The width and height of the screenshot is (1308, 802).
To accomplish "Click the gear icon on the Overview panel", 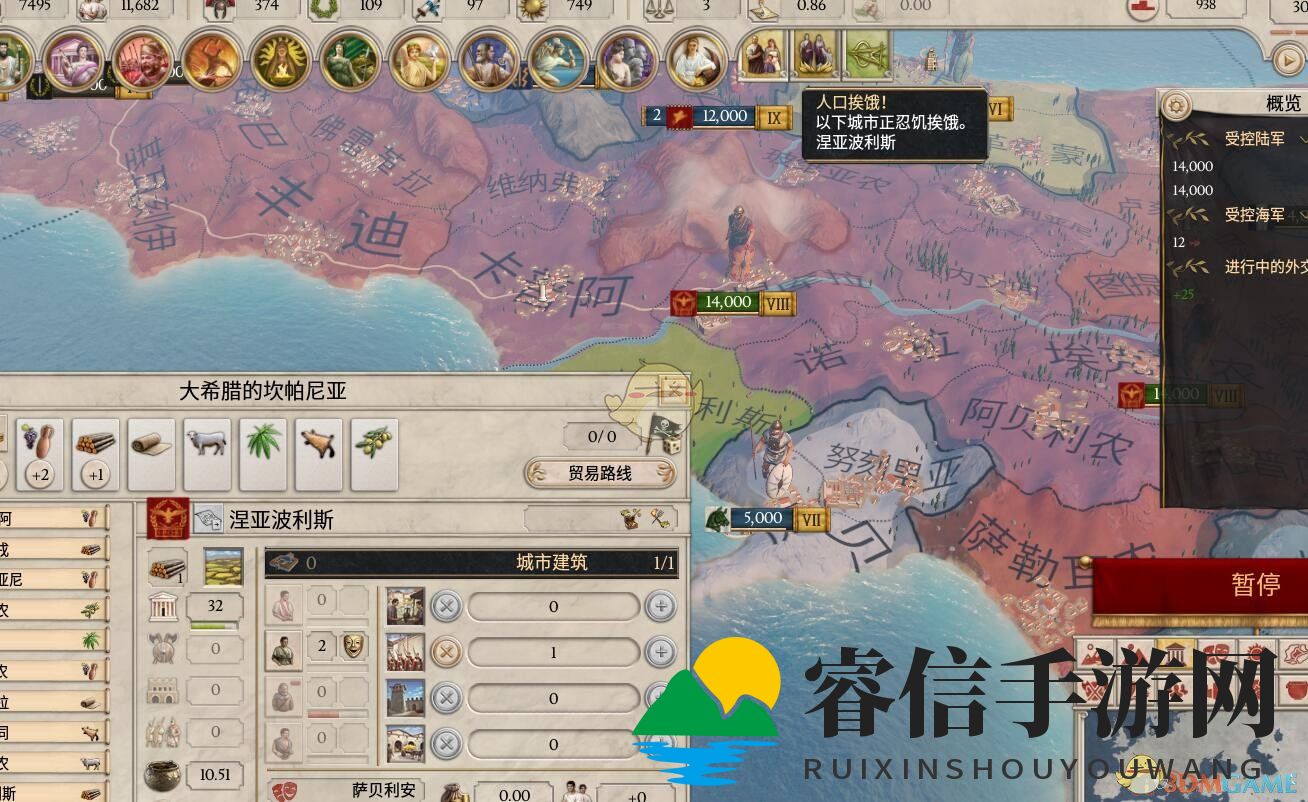I will point(1175,106).
